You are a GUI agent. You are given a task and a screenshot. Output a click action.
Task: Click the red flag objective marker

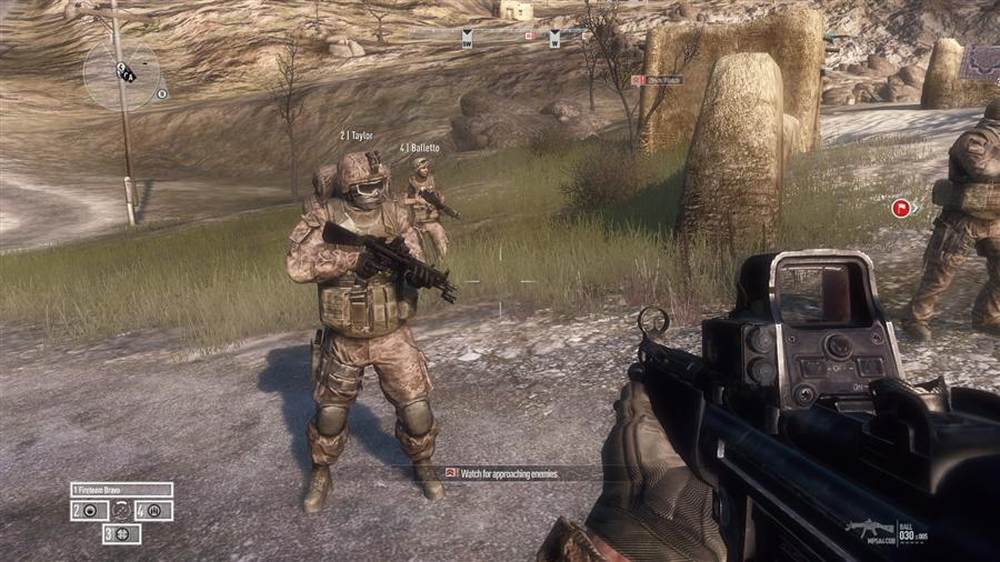point(900,208)
